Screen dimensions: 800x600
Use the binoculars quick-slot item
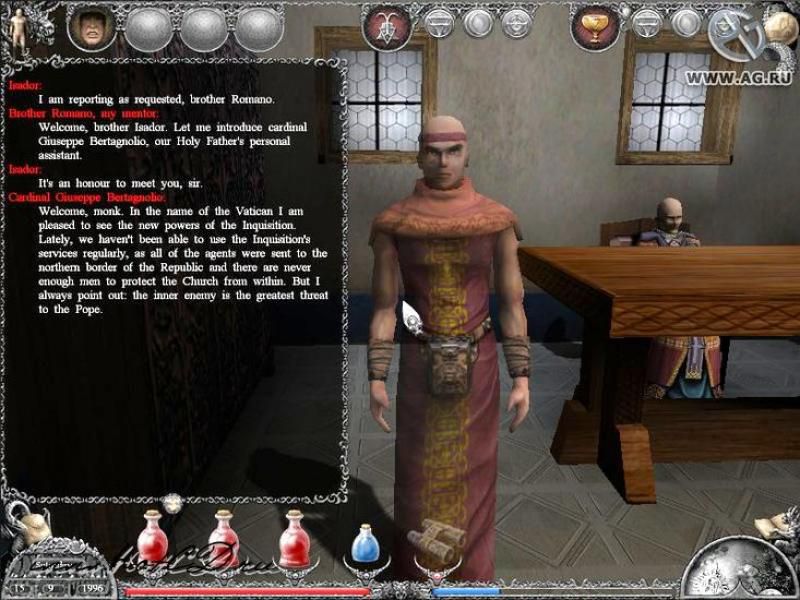[x=437, y=540]
